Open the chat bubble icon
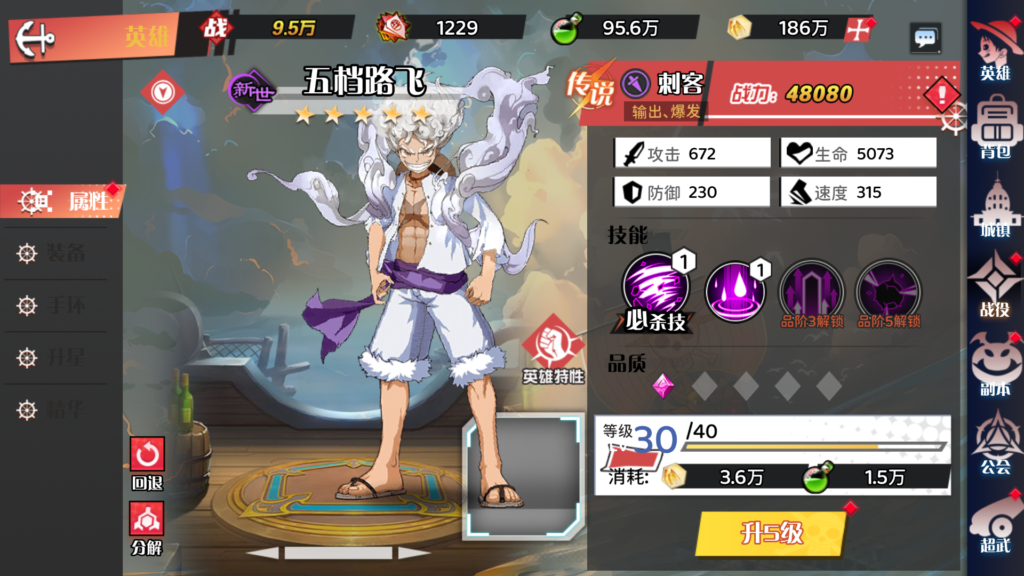The image size is (1024, 576). pyautogui.click(x=925, y=38)
